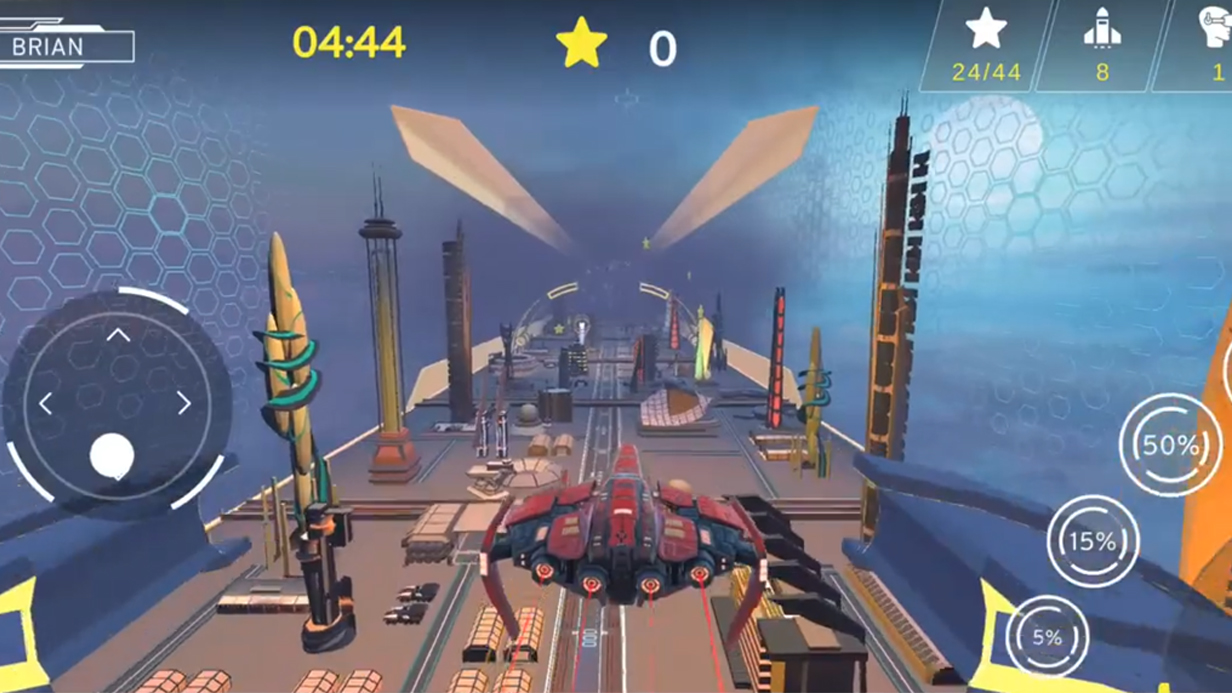
Task: Tap the 50% speed button
Action: [x=1169, y=445]
